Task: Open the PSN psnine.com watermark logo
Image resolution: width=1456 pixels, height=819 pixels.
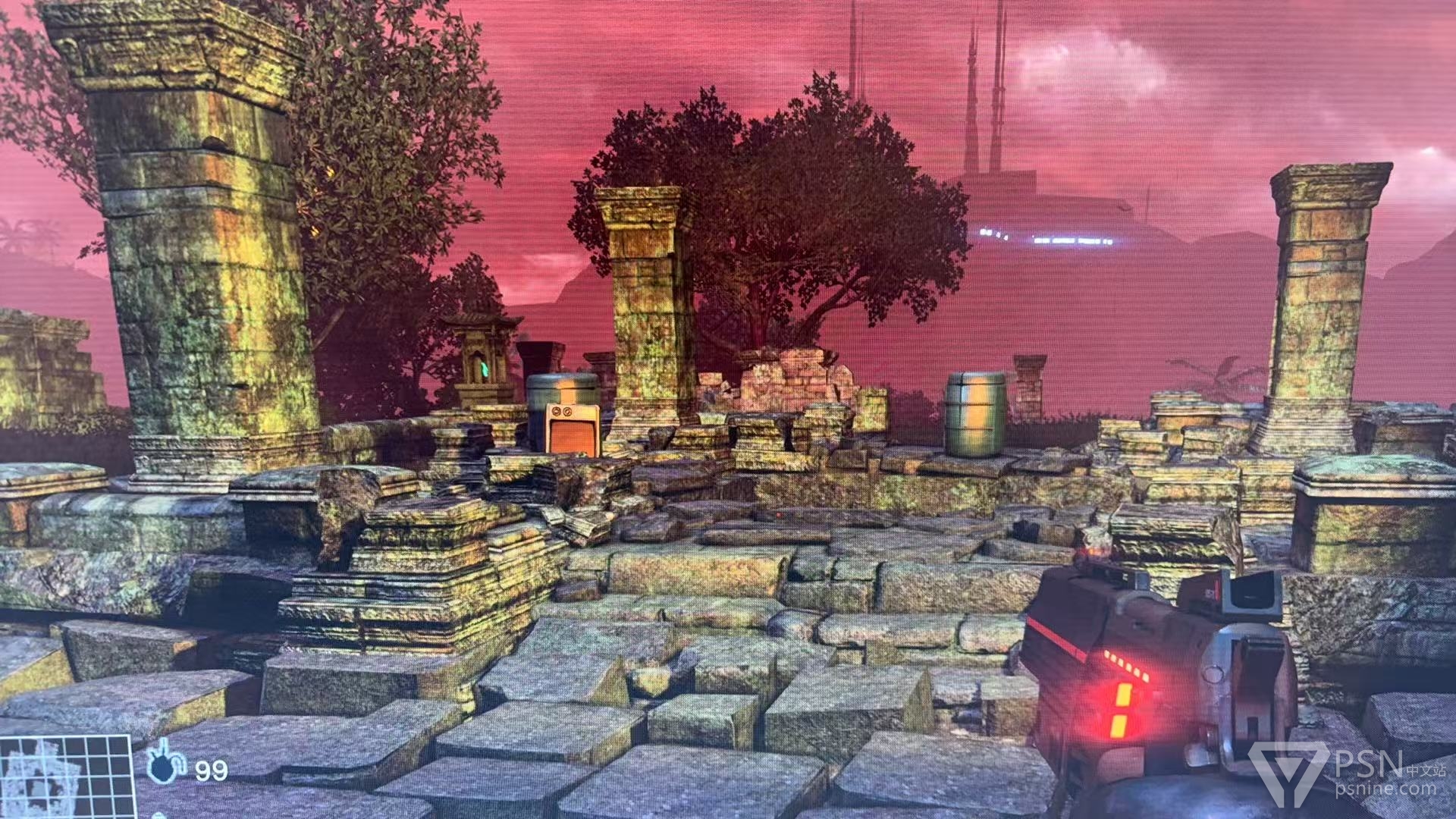Action: (x=1348, y=773)
